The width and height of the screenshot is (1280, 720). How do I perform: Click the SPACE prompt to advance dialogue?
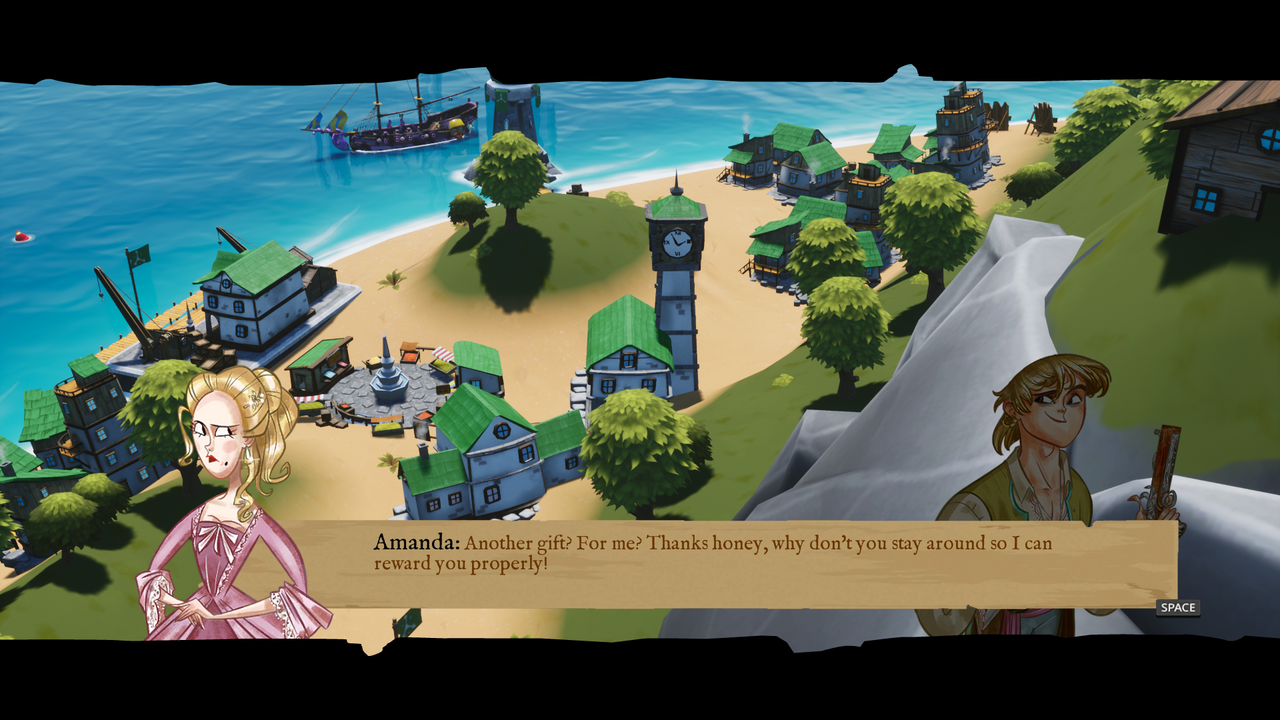(x=1176, y=607)
